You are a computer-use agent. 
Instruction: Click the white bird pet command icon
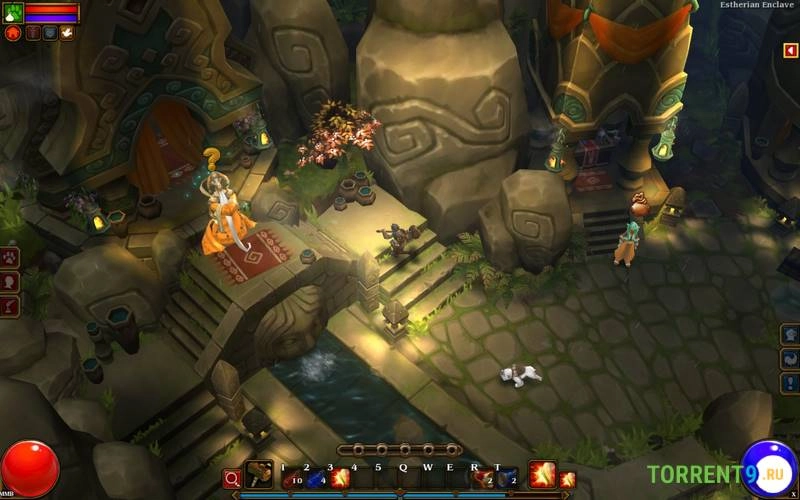(x=66, y=33)
